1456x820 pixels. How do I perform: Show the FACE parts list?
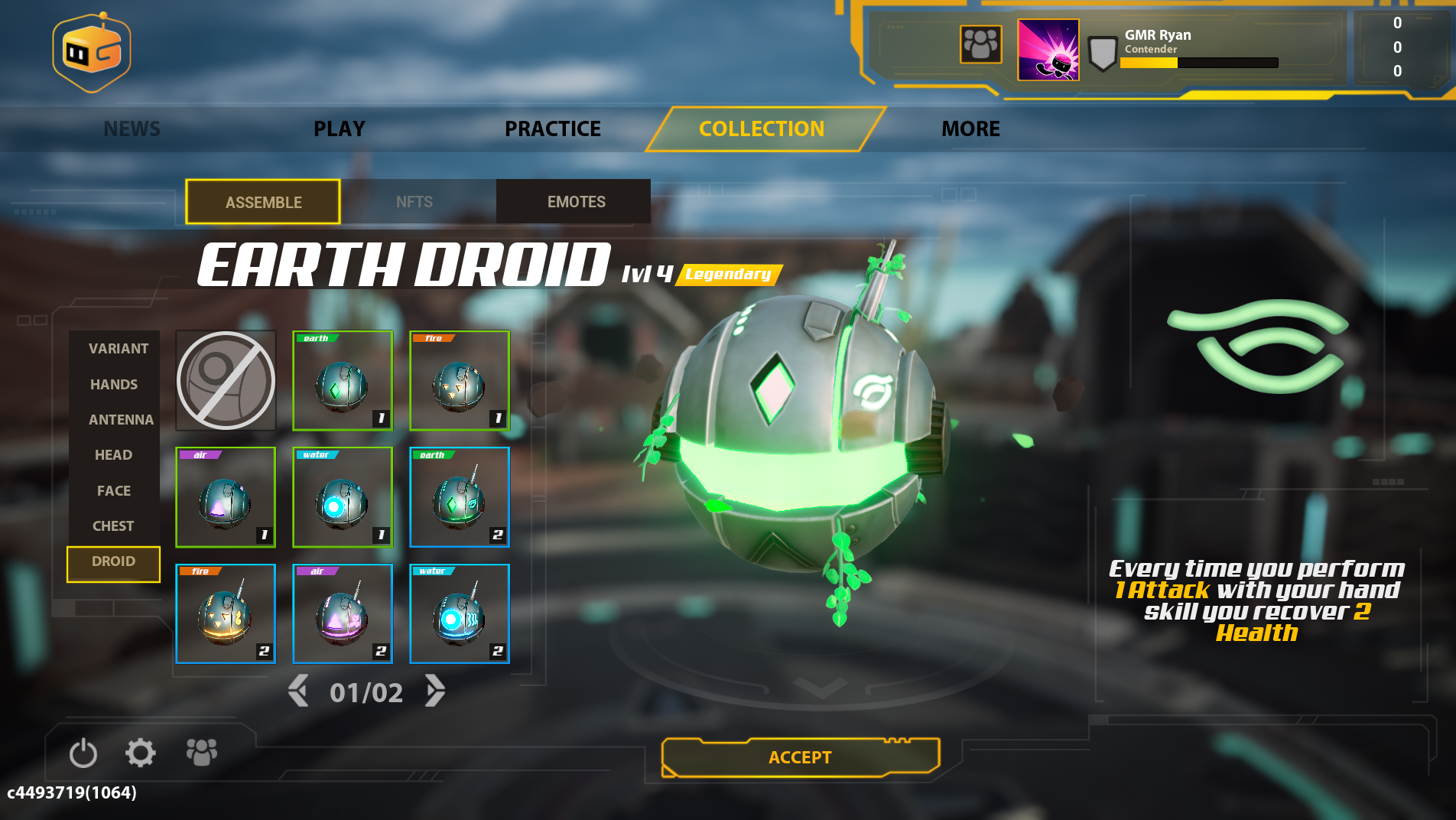click(x=113, y=490)
